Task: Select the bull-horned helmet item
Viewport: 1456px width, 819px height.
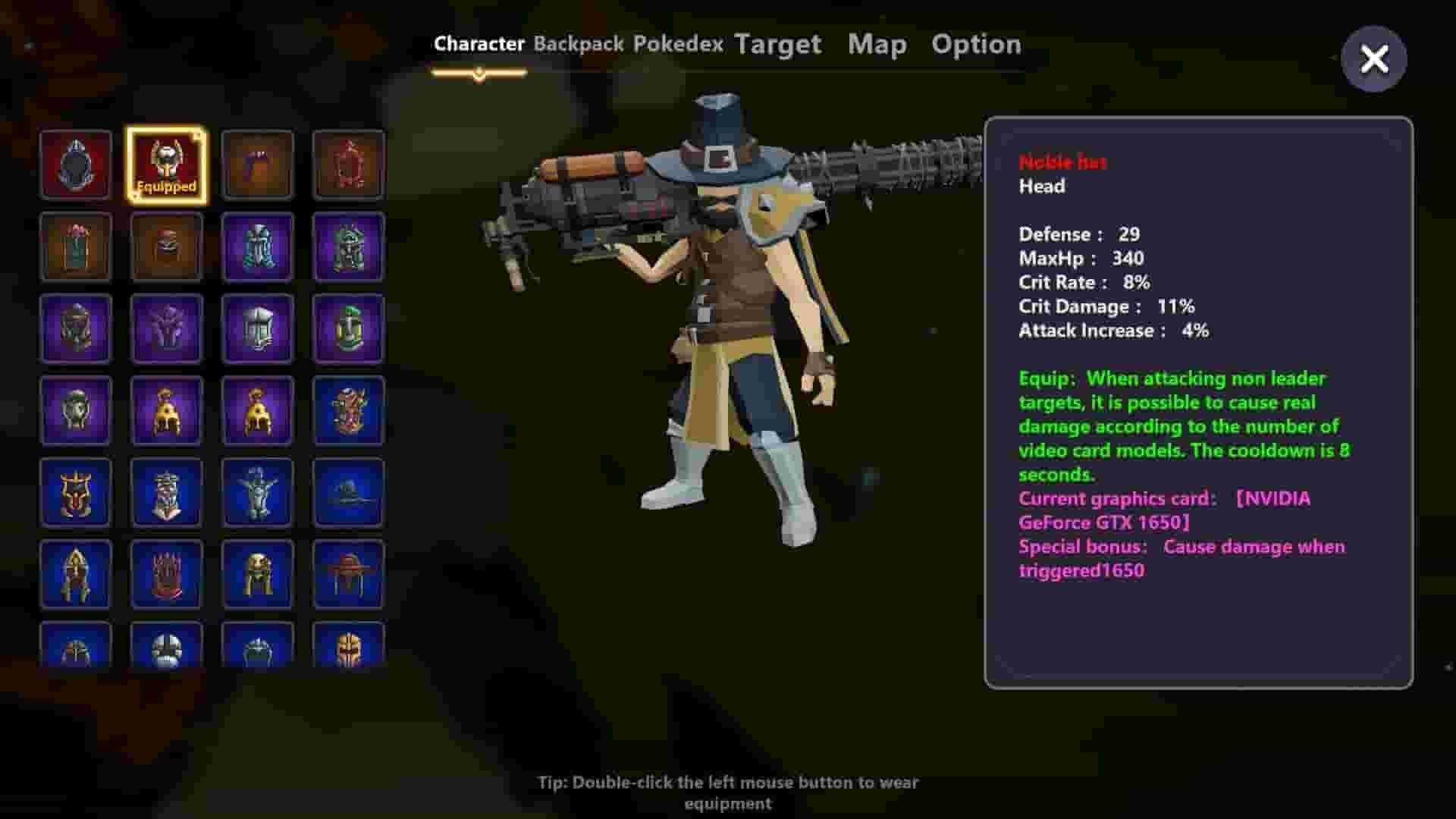Action: pos(75,493)
